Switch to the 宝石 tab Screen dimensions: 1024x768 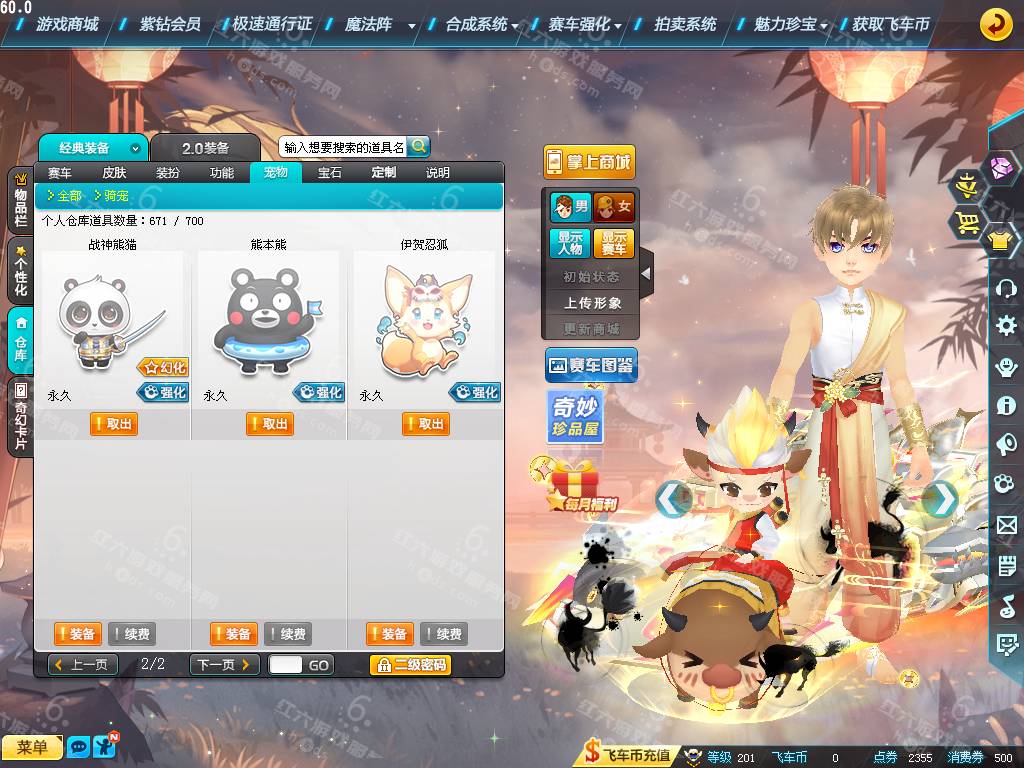coord(330,173)
